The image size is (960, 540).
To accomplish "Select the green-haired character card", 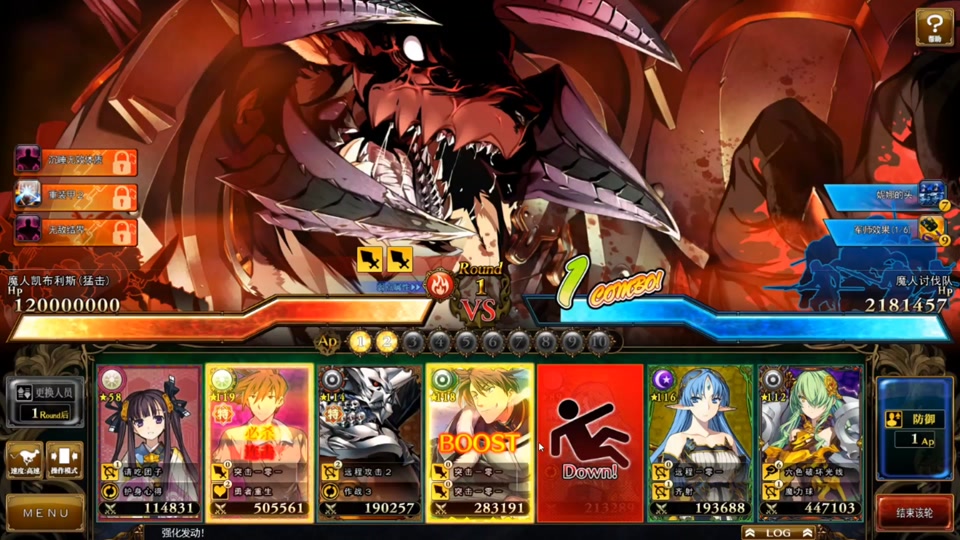I will [809, 442].
